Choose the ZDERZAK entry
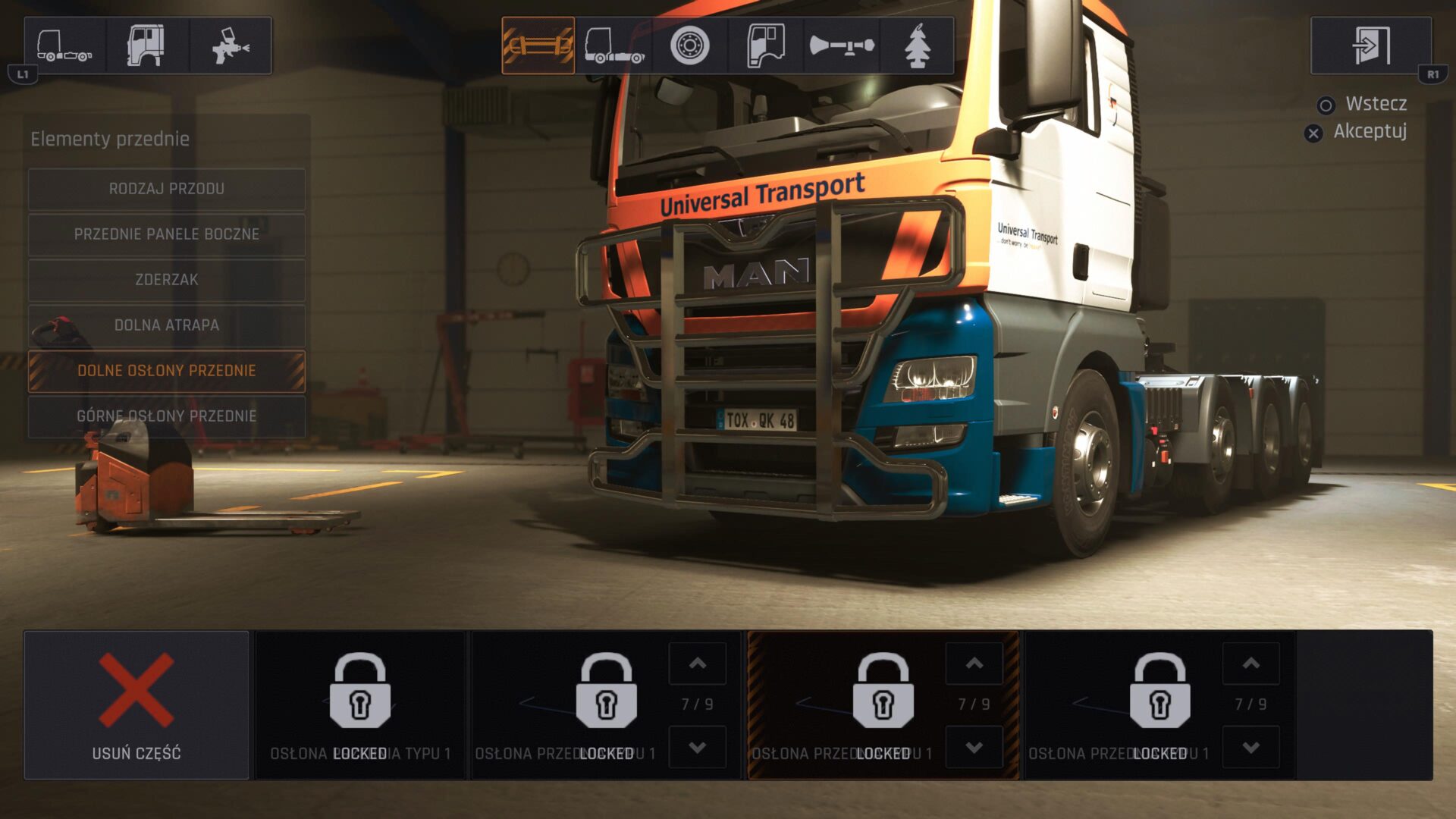 [167, 280]
